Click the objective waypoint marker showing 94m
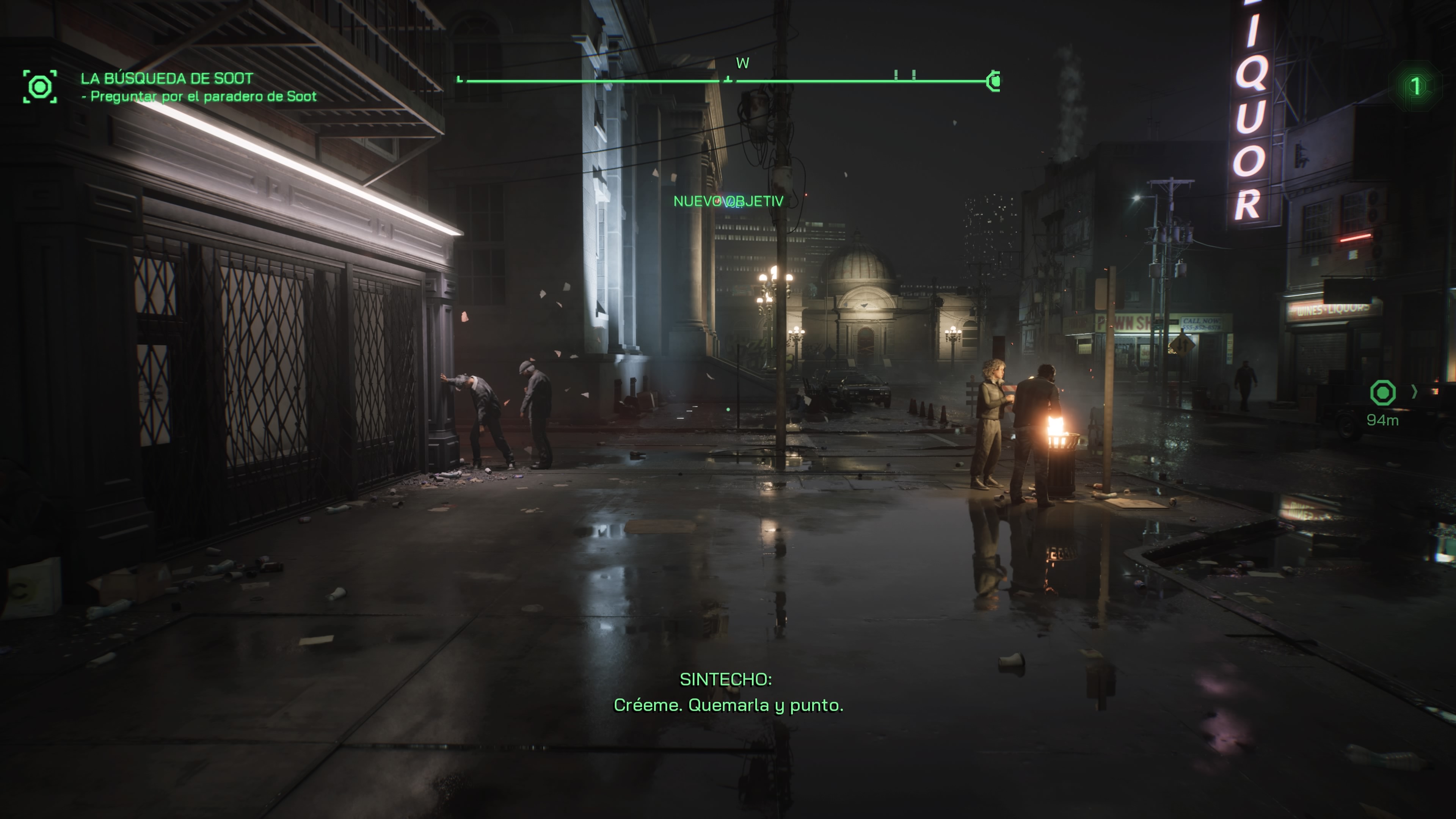 coord(1382,393)
